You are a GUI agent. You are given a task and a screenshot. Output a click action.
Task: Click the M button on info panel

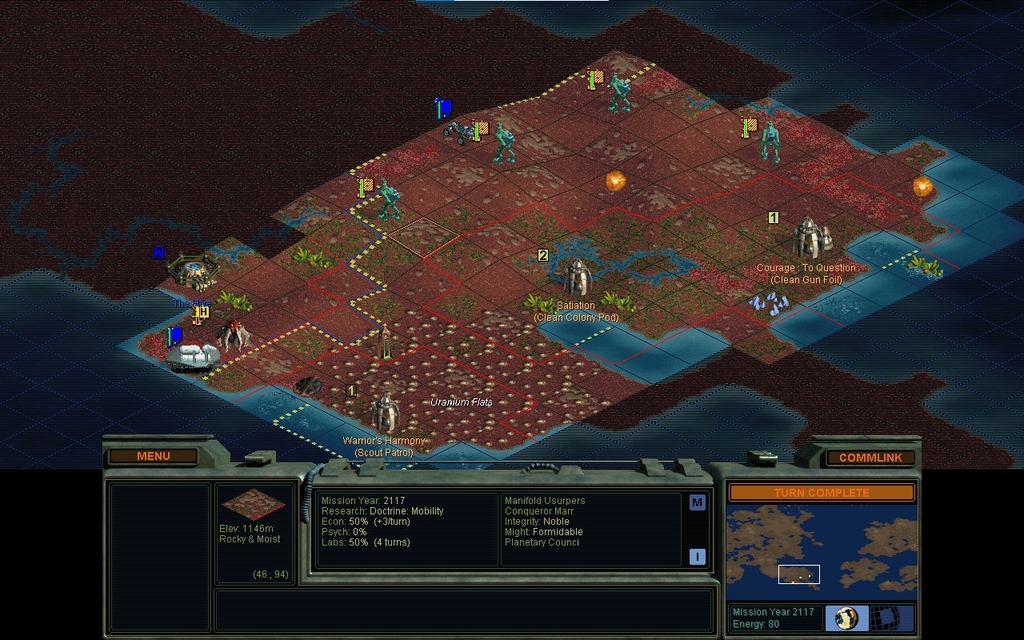click(697, 502)
